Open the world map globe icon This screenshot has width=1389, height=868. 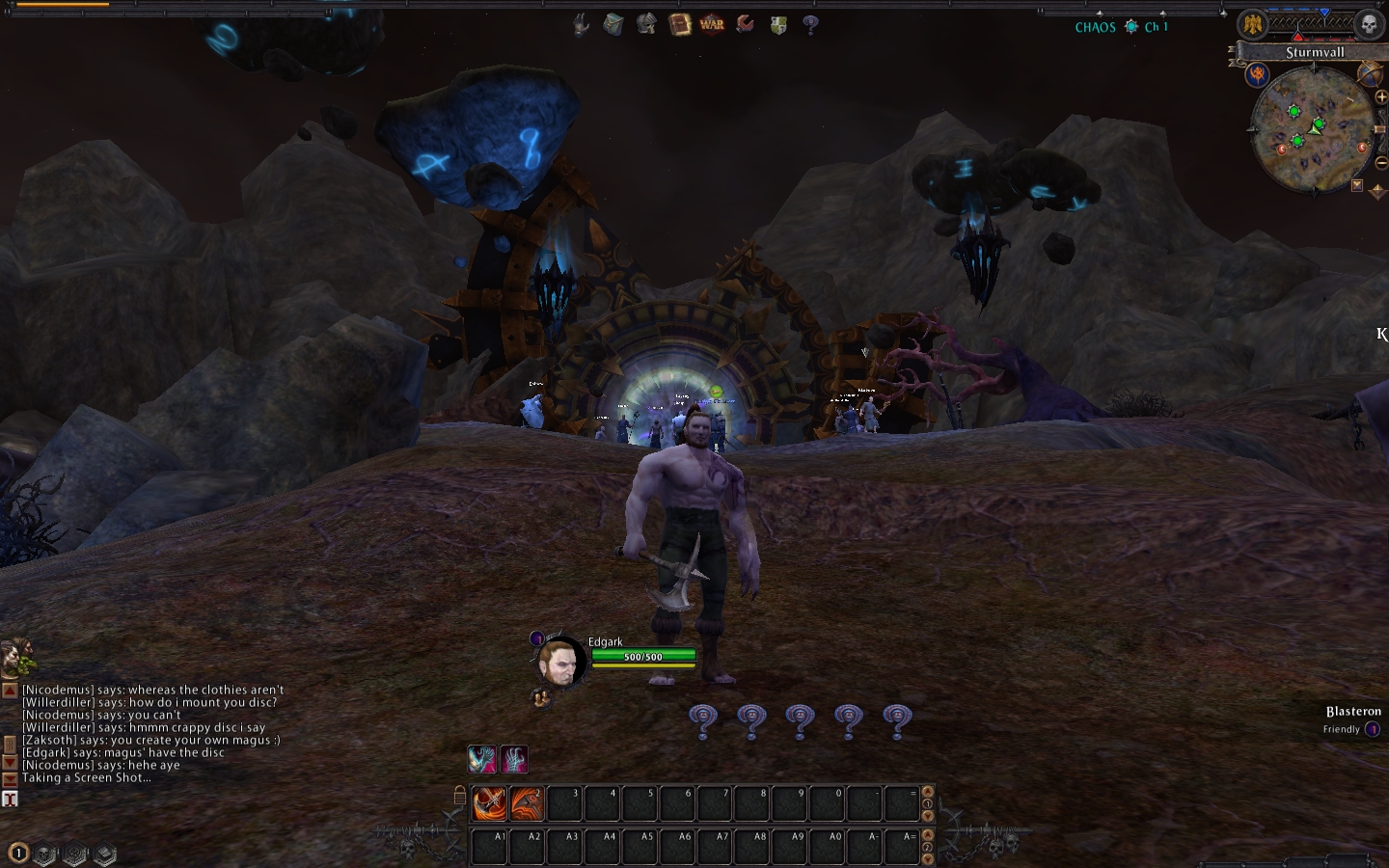tap(1368, 73)
